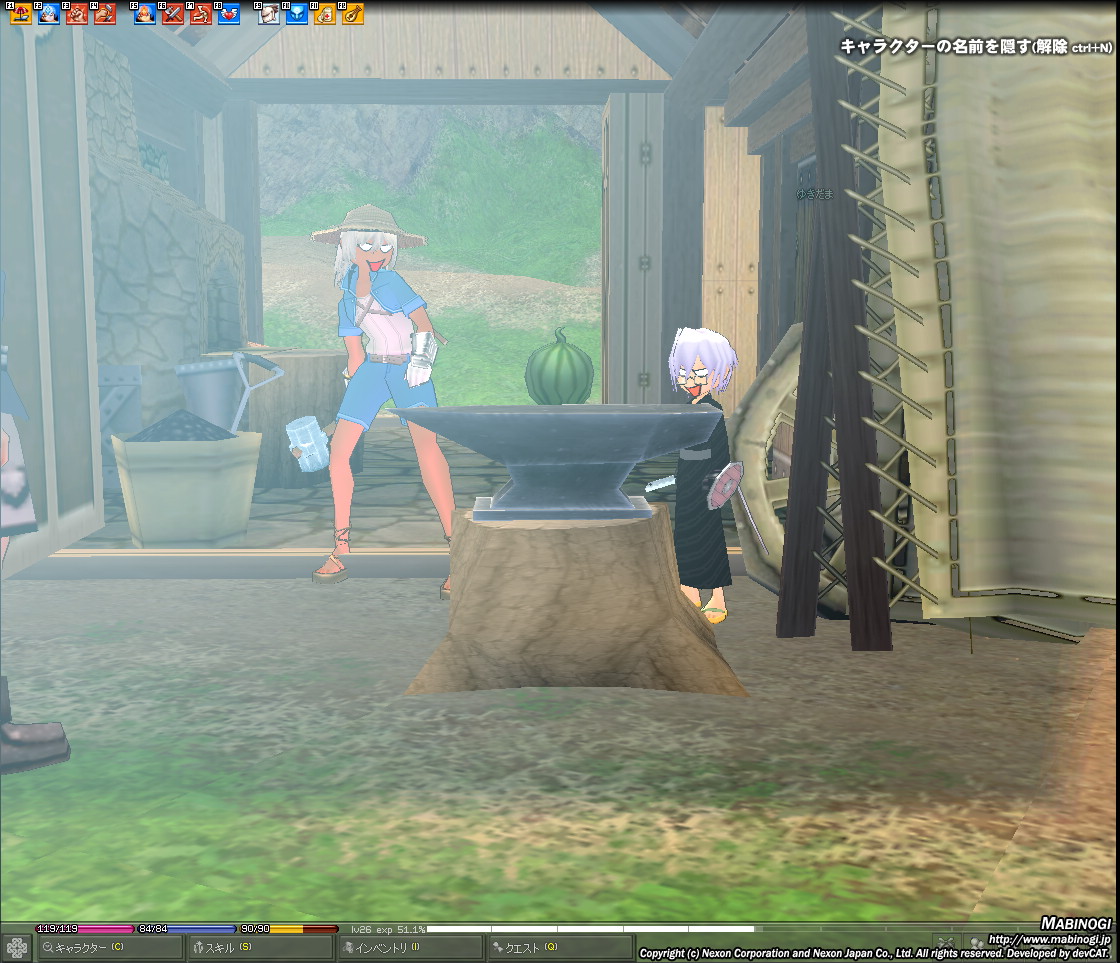The height and width of the screenshot is (963, 1120).
Task: Click the Celtic knot main menu button
Action: coord(17,947)
